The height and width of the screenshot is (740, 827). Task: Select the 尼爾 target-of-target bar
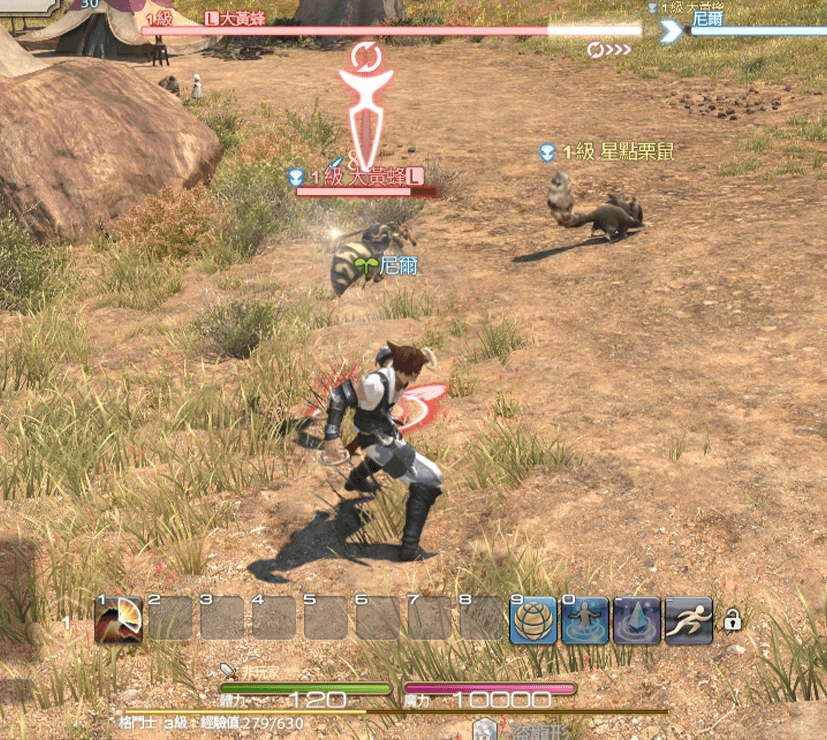pos(756,30)
